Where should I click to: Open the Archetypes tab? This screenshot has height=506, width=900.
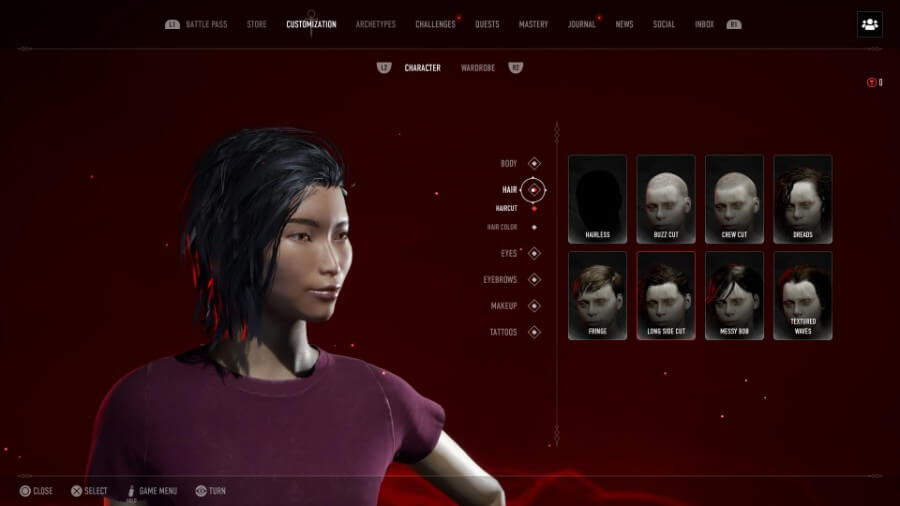[x=376, y=24]
